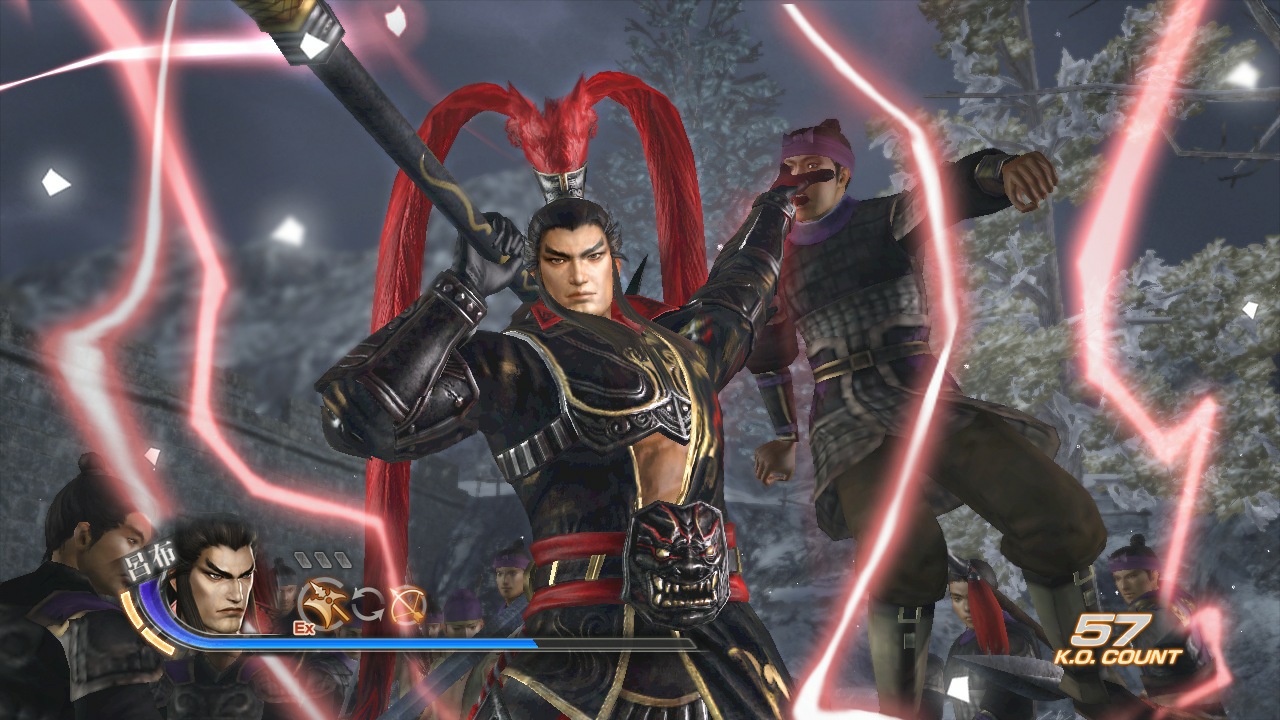Viewport: 1280px width, 720px height.
Task: Click Lü Bu's portrait thumbnail
Action: [225, 592]
